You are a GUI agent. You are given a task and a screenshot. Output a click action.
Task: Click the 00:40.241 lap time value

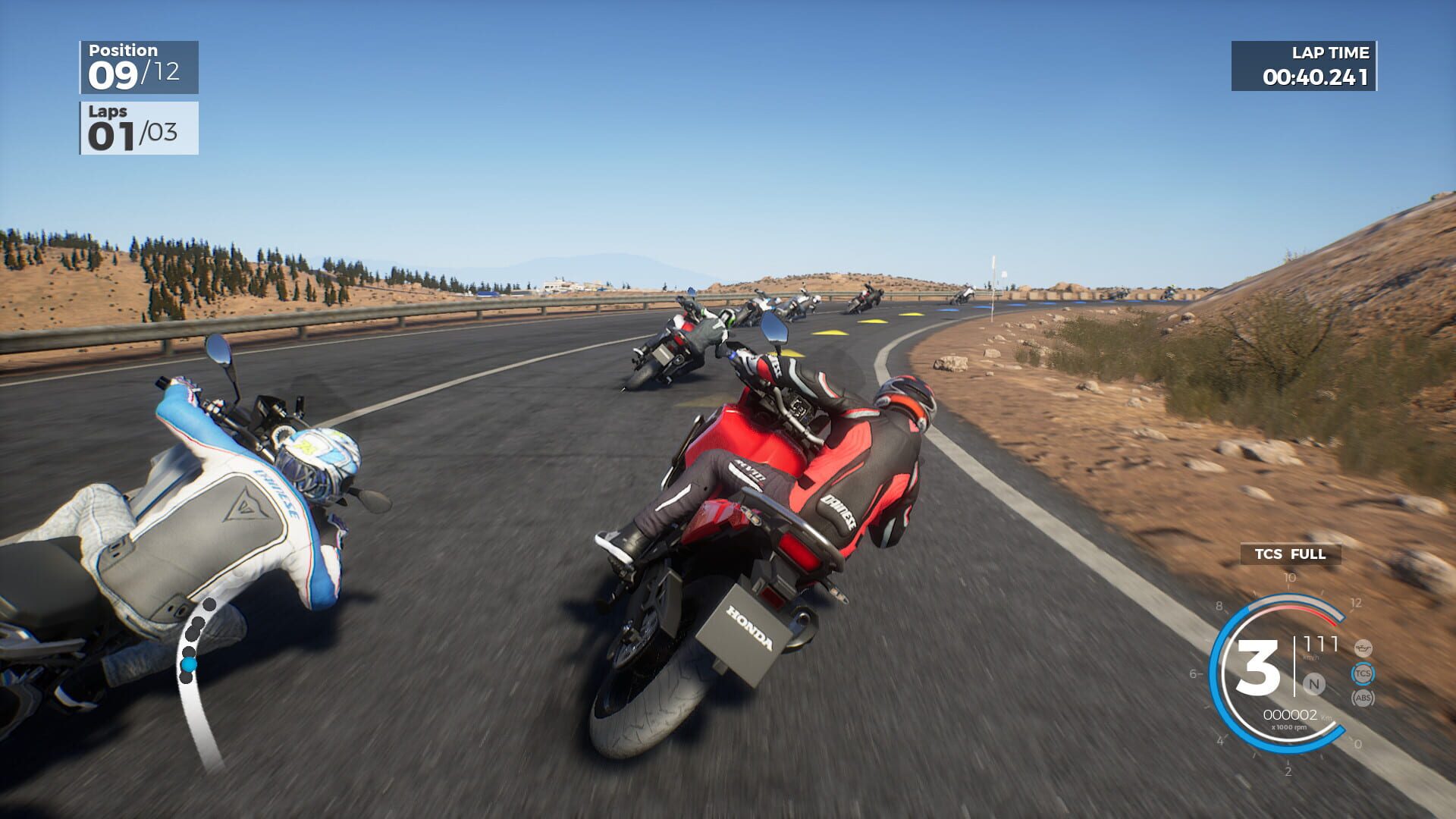1317,78
